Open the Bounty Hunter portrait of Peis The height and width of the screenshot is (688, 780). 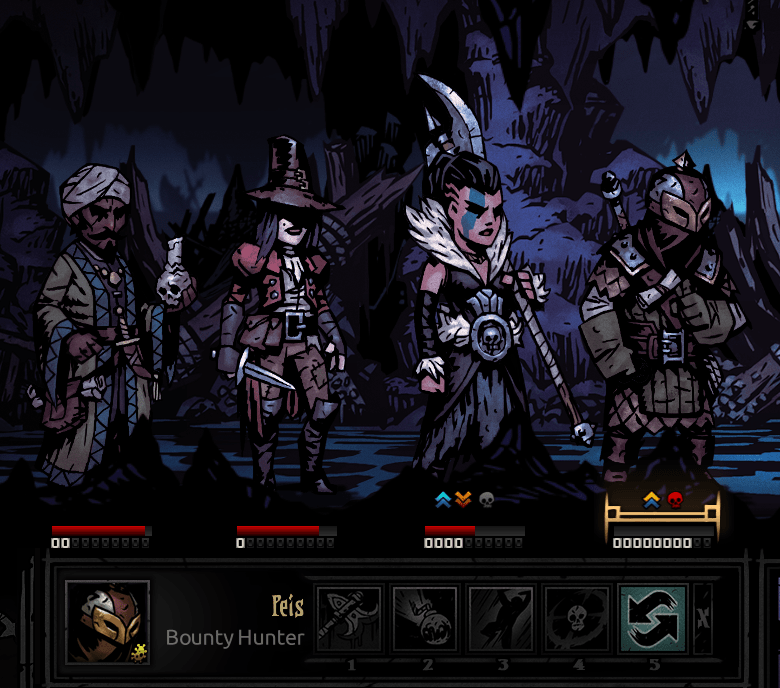point(107,622)
